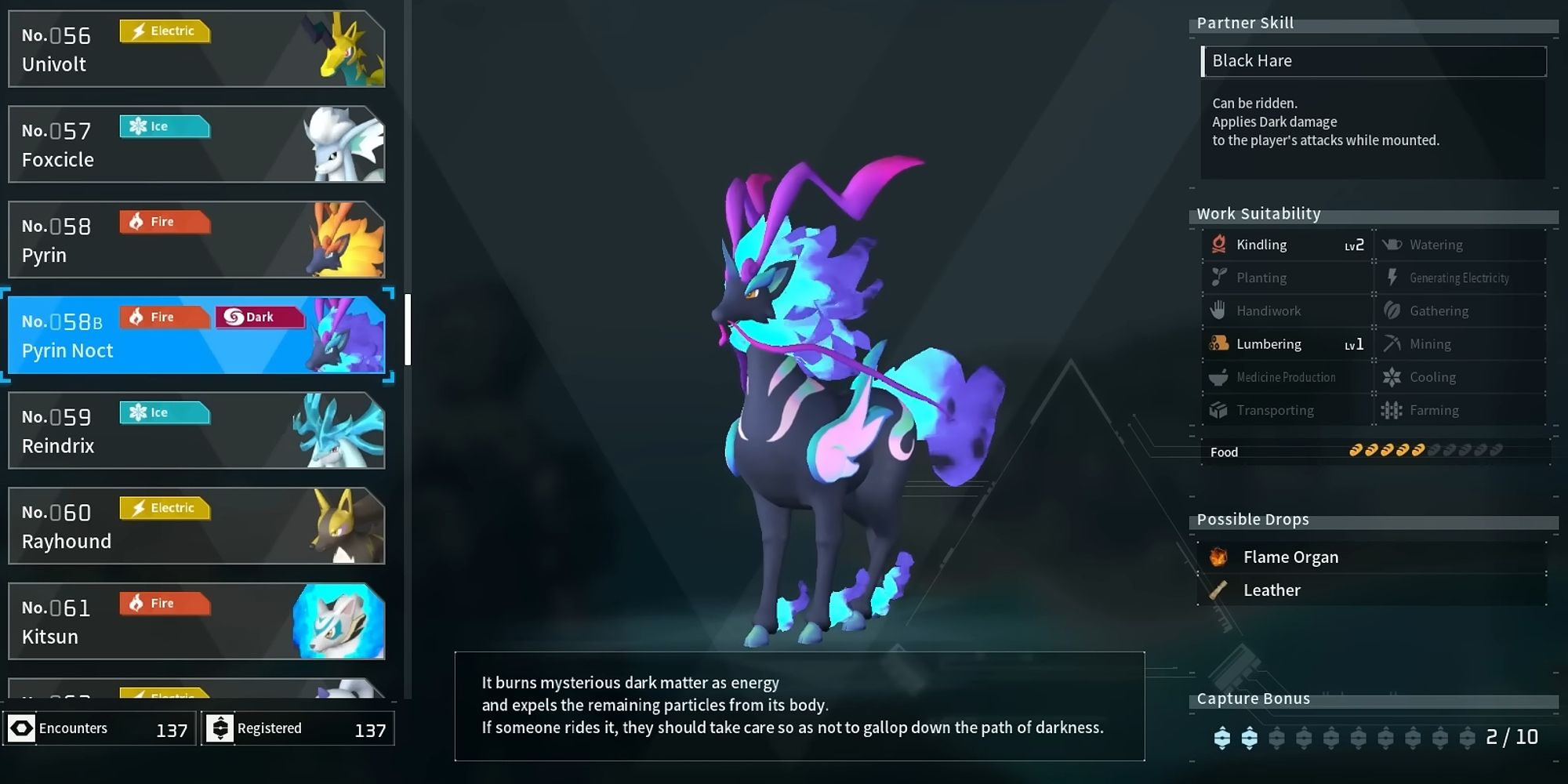
Task: Switch to the Reindrix Paldeck entry
Action: click(x=196, y=430)
